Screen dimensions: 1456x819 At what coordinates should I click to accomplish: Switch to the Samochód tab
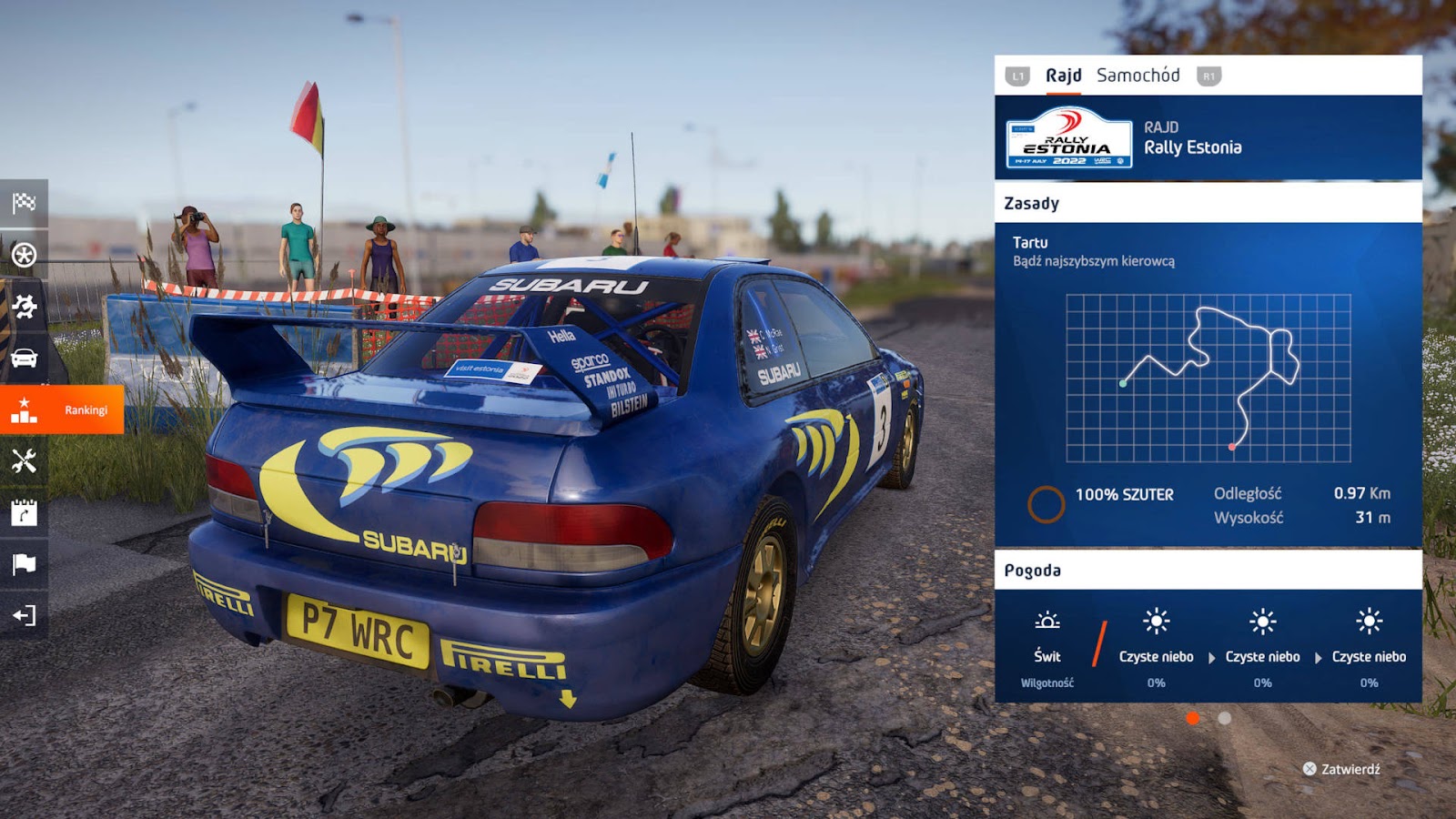[x=1137, y=76]
